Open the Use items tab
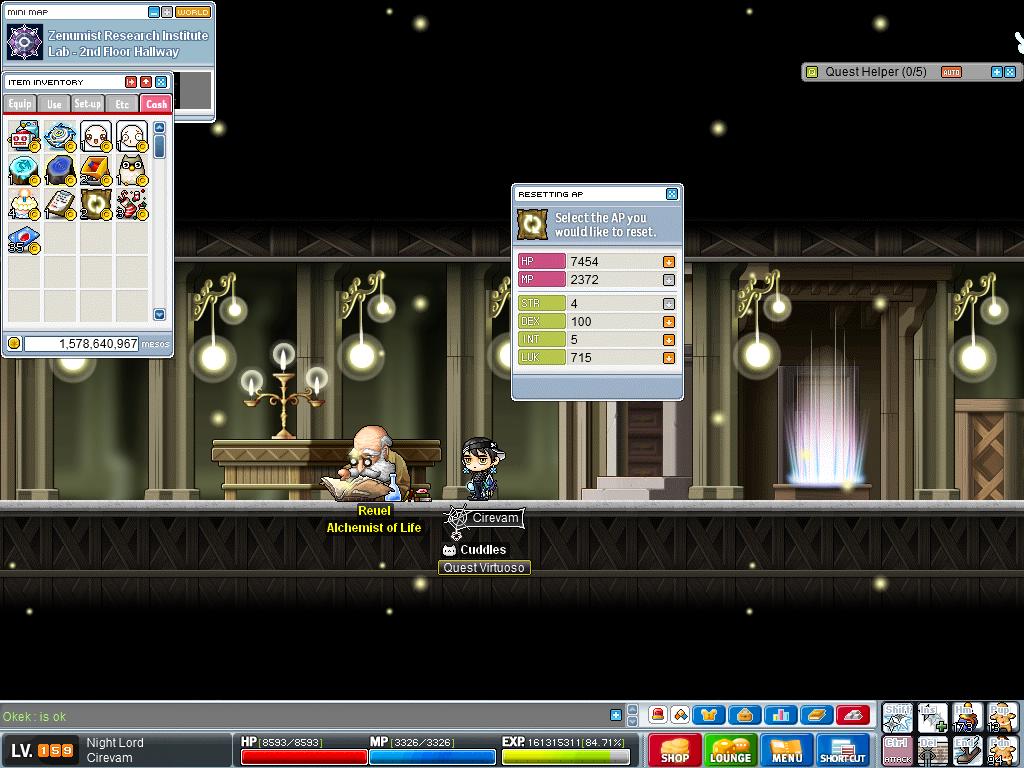 coord(54,104)
